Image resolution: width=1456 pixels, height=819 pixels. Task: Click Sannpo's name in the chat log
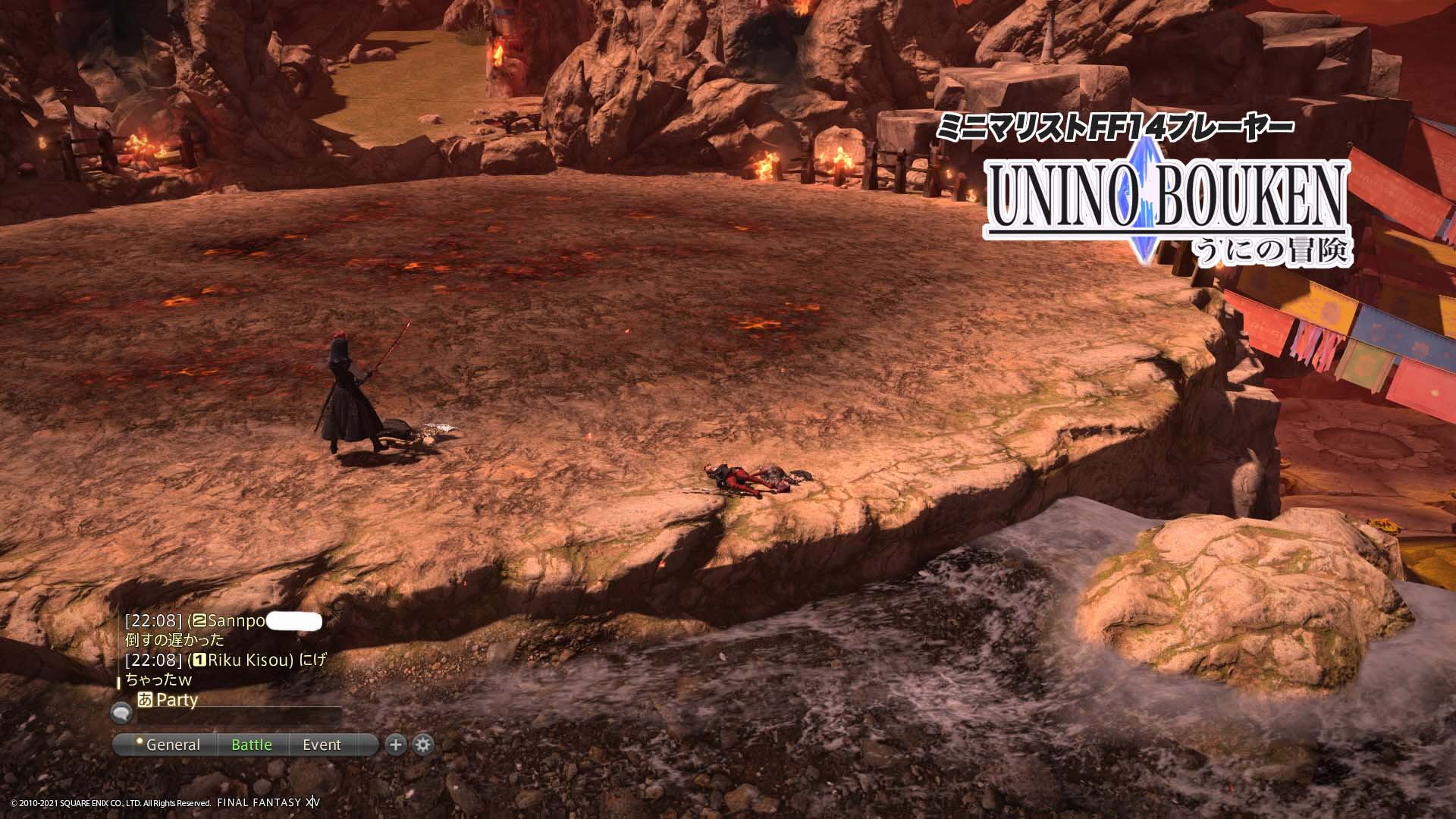tap(236, 621)
